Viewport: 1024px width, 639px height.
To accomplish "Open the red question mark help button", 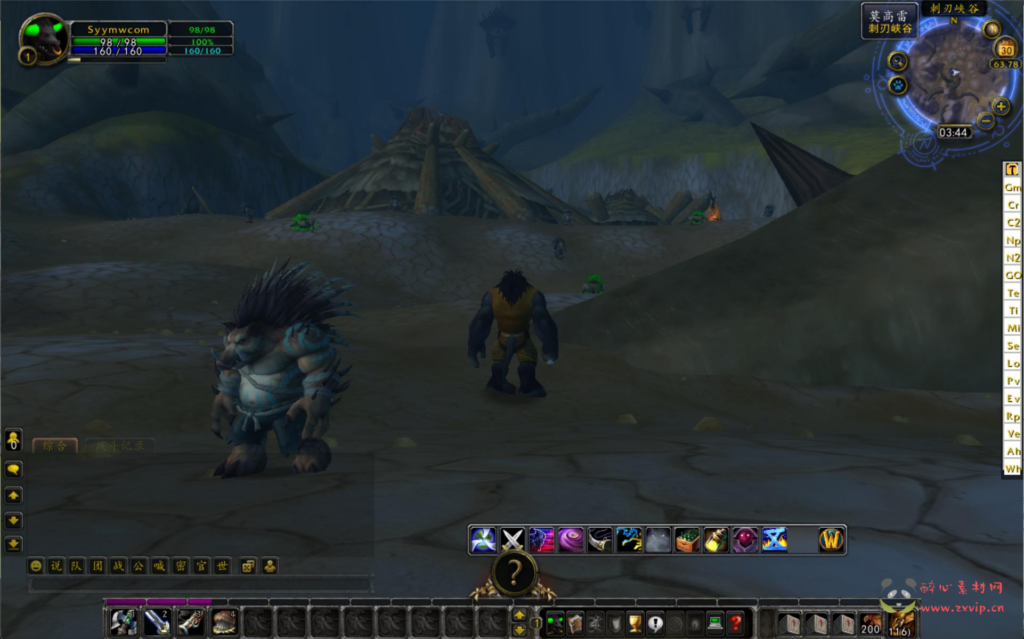I will [735, 622].
